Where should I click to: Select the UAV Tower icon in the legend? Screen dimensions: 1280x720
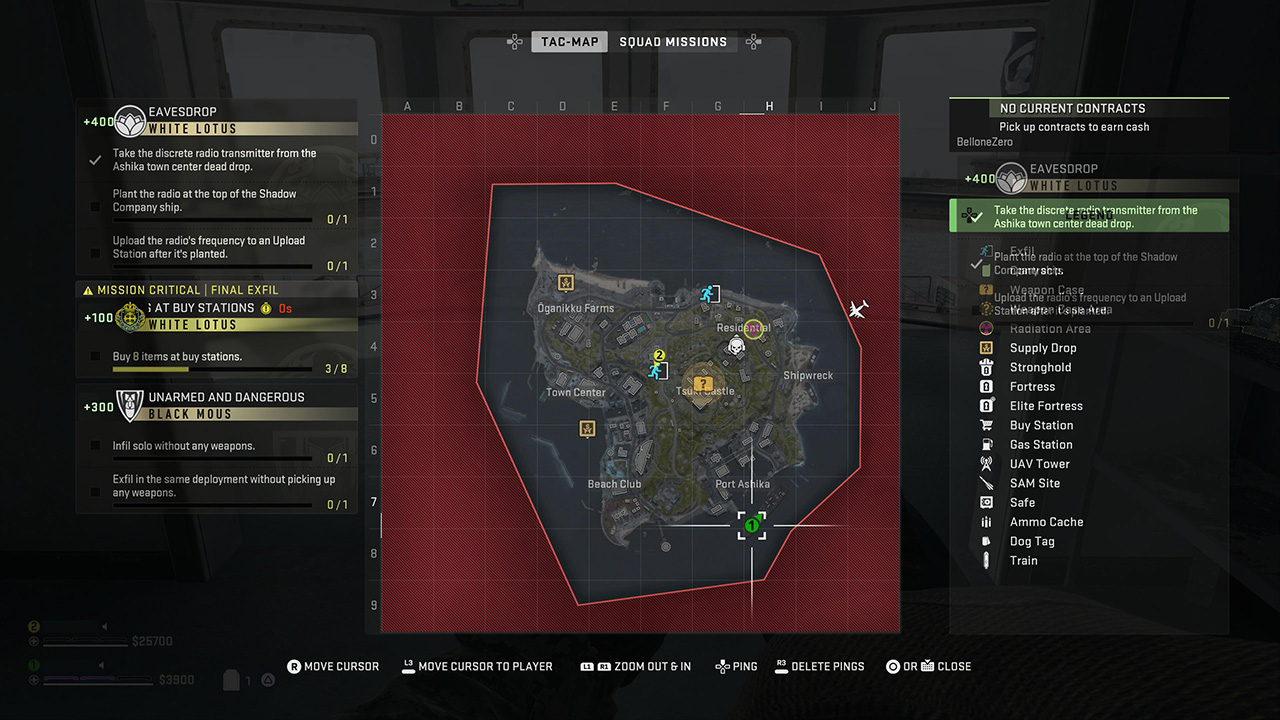[988, 463]
